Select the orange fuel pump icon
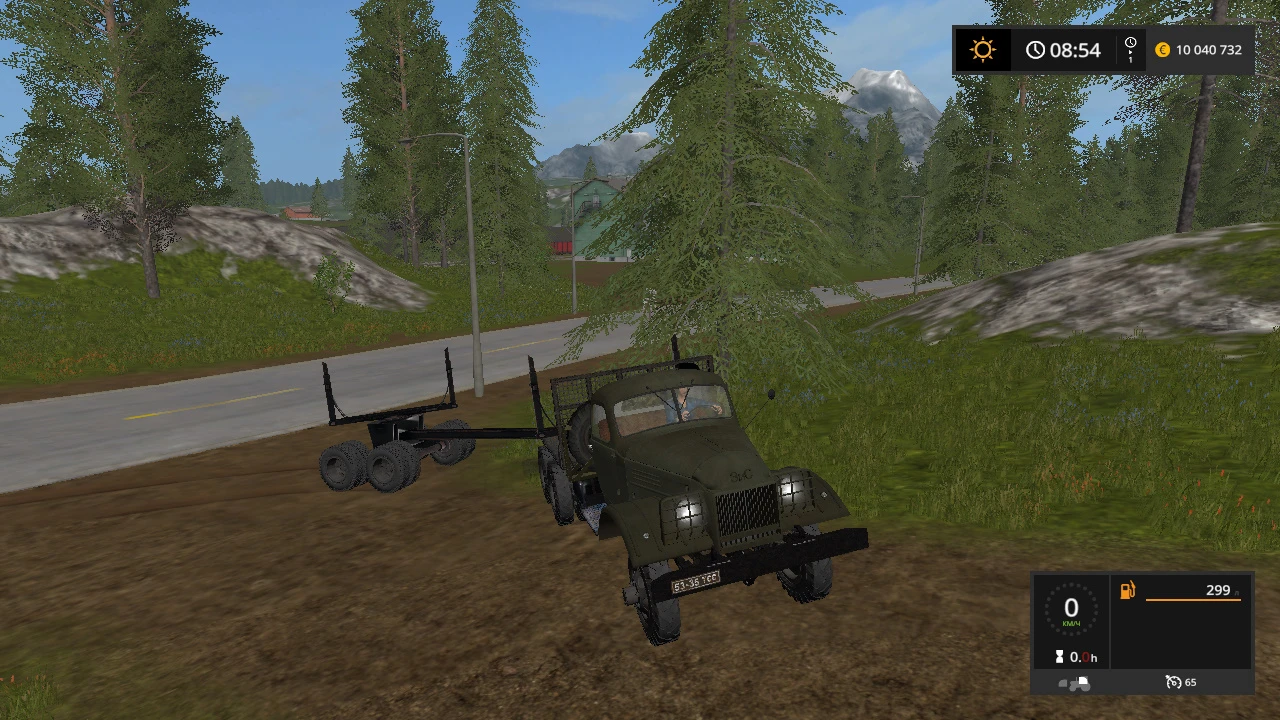Image resolution: width=1280 pixels, height=720 pixels. click(x=1126, y=590)
